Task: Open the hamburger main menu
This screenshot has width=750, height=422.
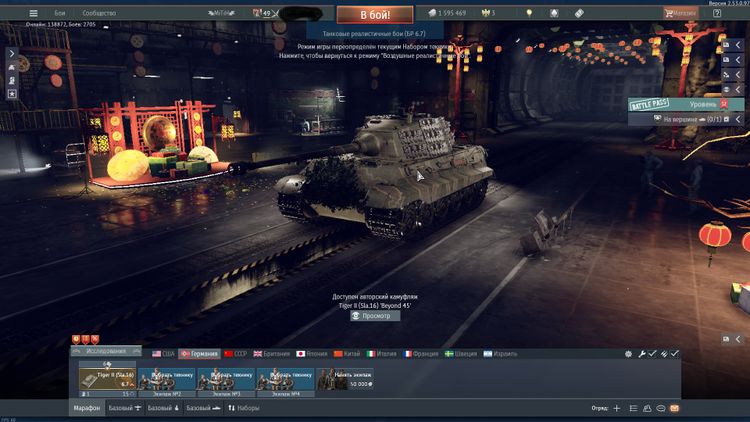Action: (x=33, y=13)
